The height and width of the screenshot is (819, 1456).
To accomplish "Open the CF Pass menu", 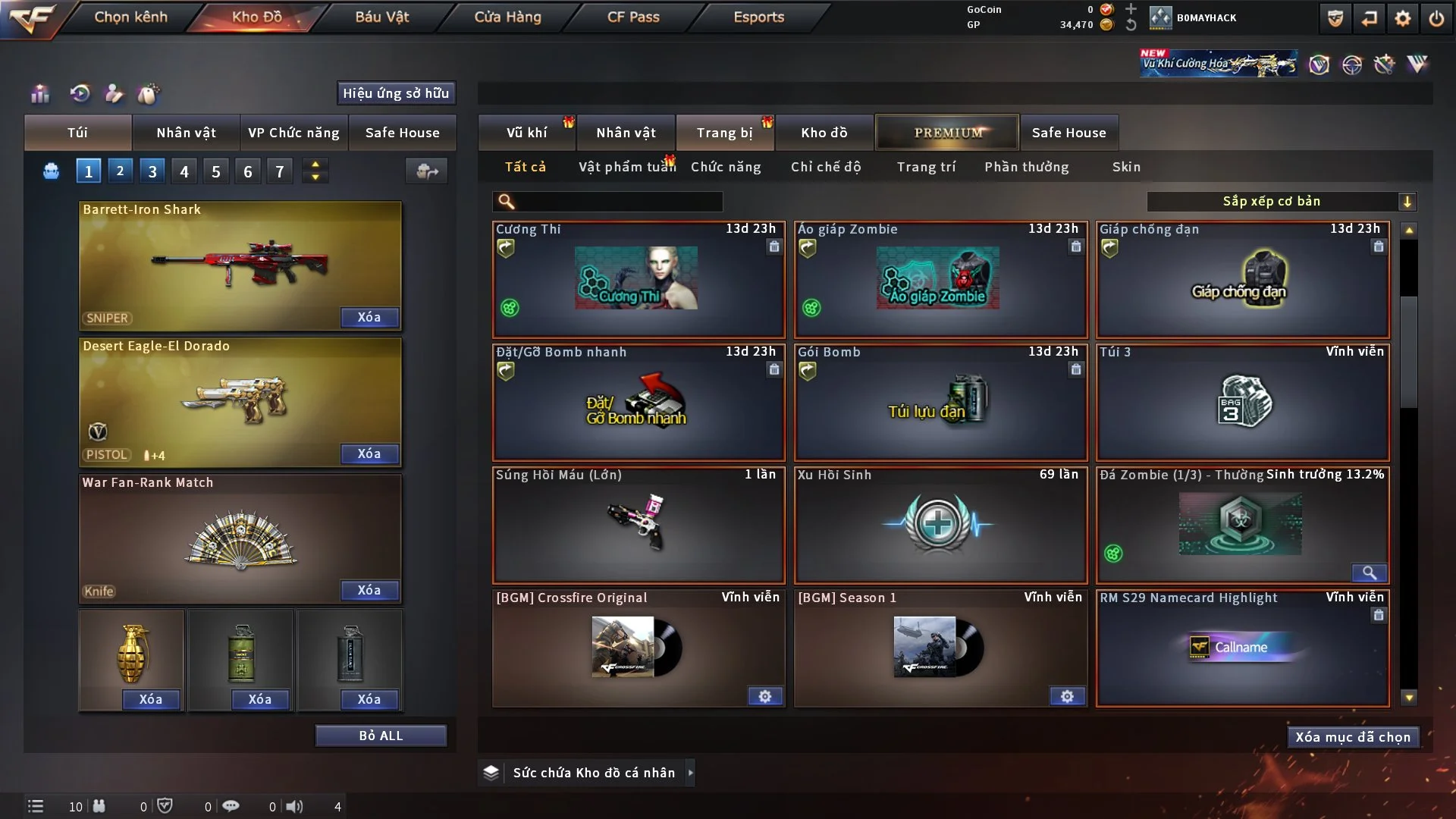I will coord(633,17).
